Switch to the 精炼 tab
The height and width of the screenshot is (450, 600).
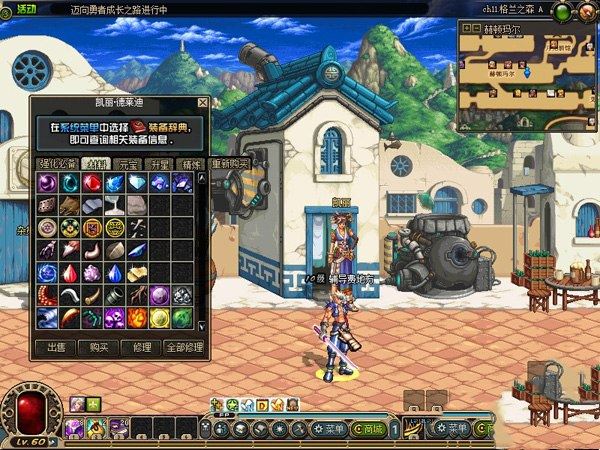coord(189,163)
